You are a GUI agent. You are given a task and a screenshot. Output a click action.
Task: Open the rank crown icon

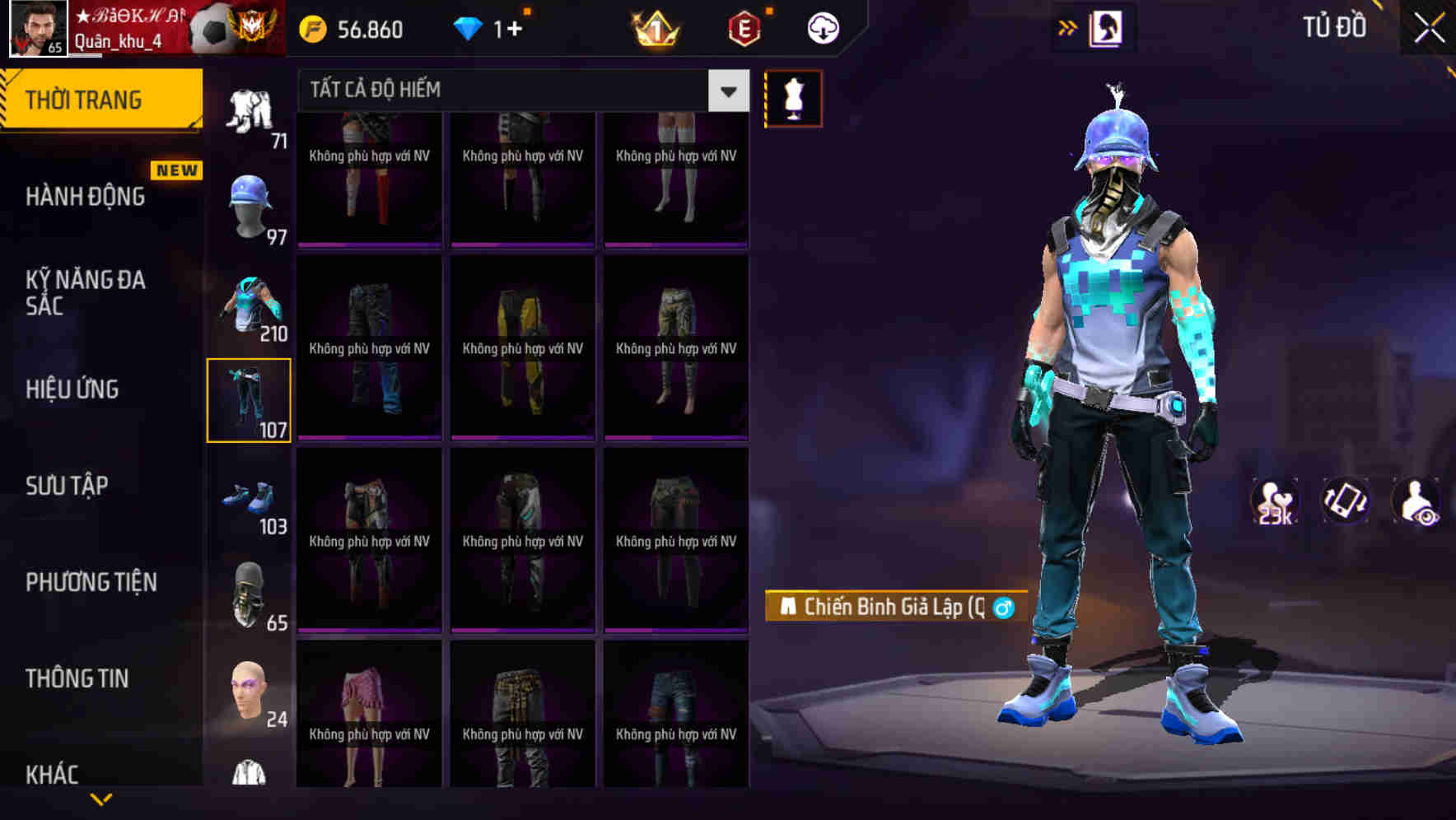[x=653, y=28]
